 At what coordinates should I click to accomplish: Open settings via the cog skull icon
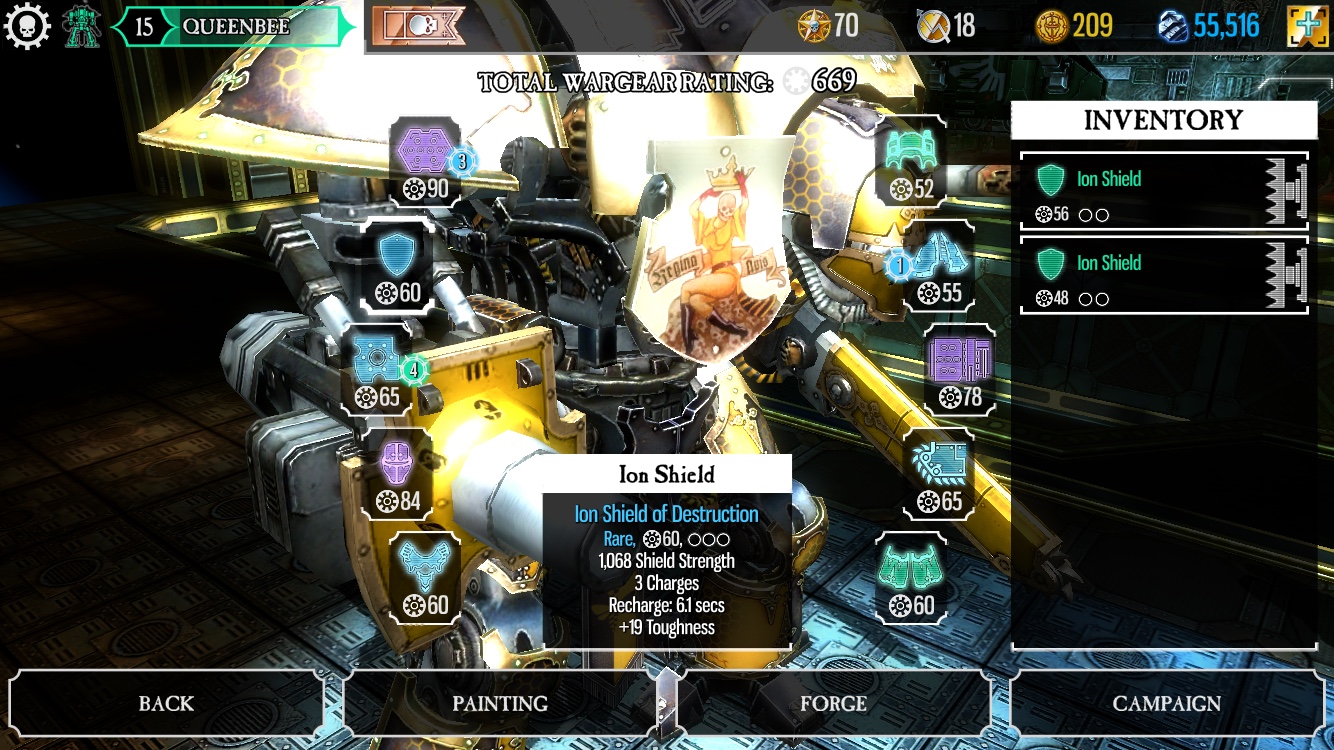(x=28, y=26)
